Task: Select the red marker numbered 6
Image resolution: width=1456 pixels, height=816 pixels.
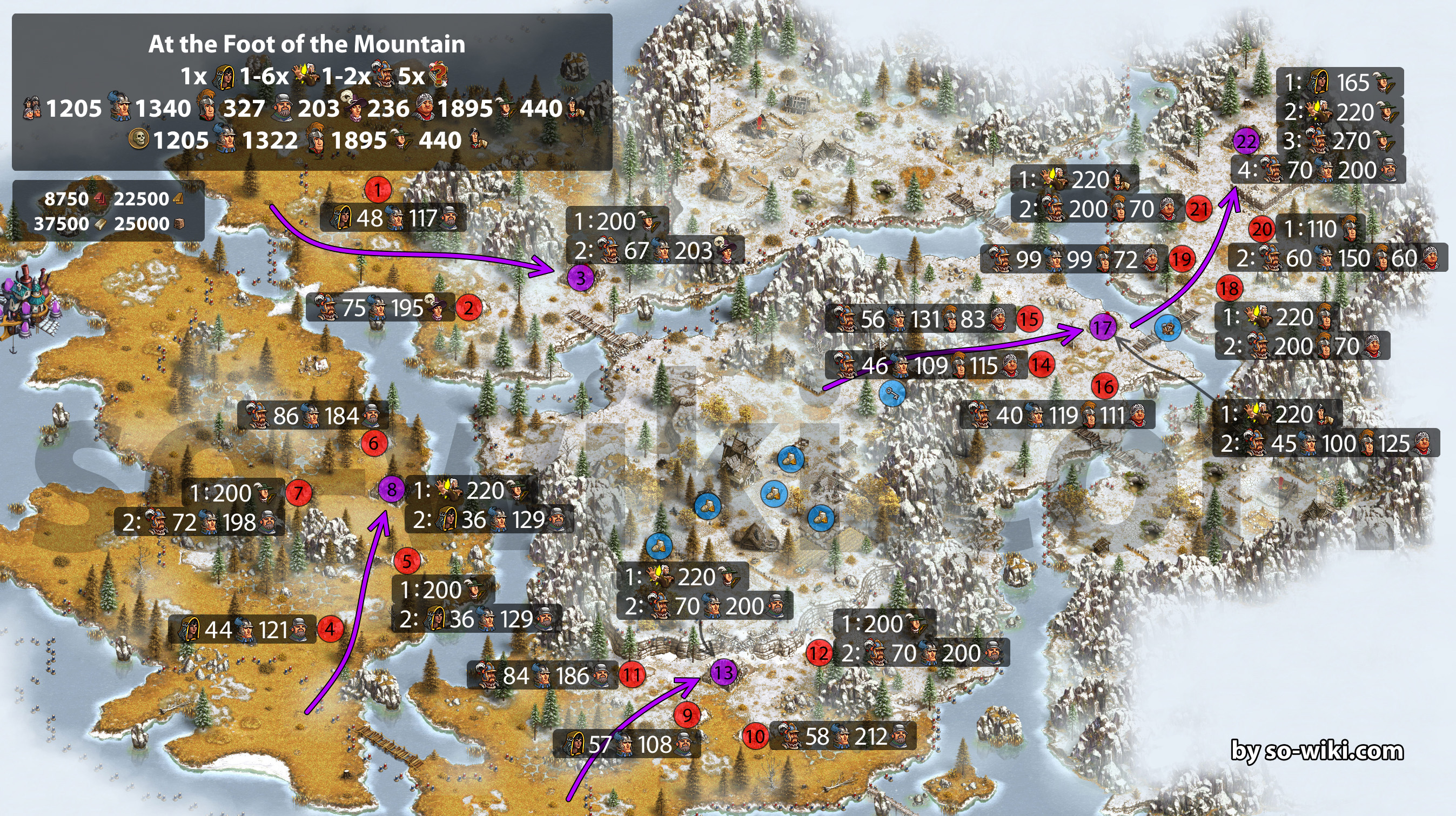Action: 374,443
